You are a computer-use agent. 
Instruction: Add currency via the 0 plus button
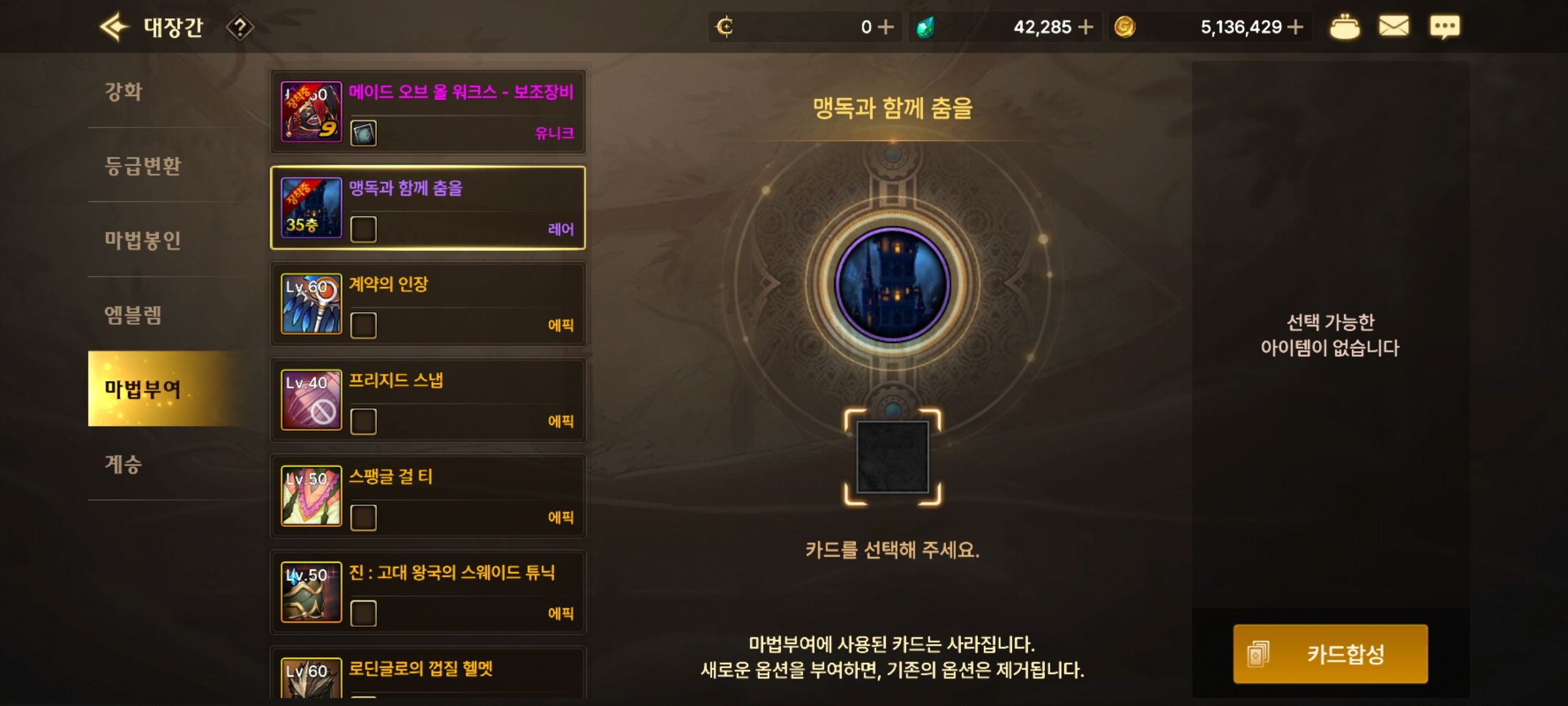point(885,27)
